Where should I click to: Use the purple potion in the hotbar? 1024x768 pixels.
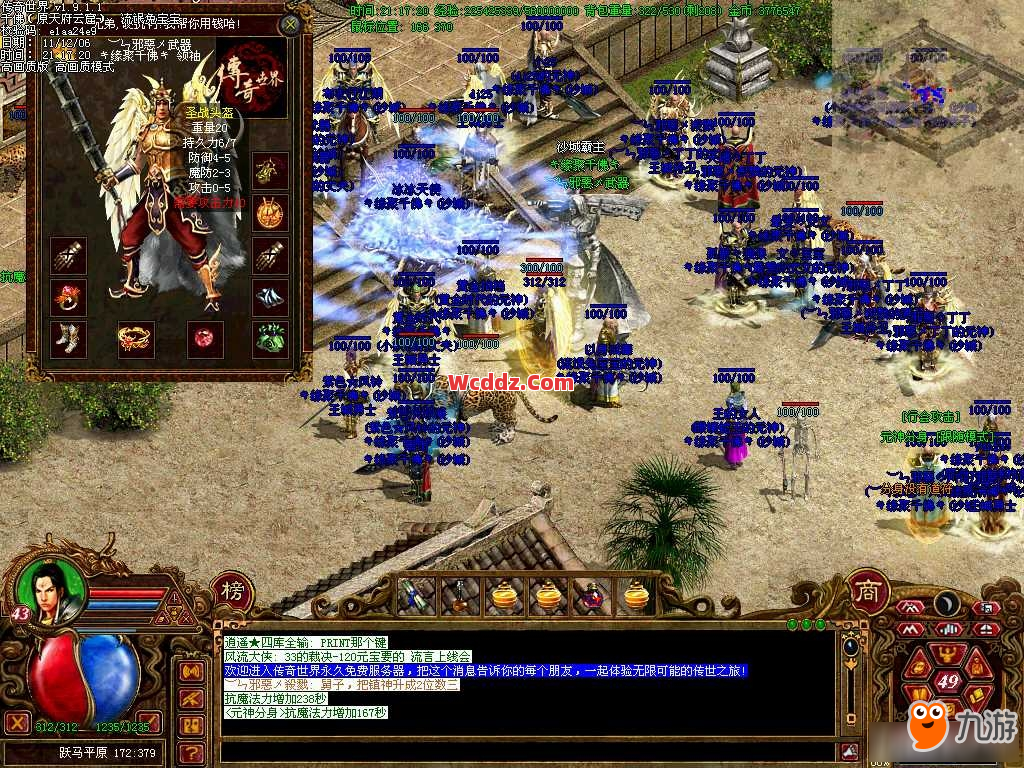(592, 597)
